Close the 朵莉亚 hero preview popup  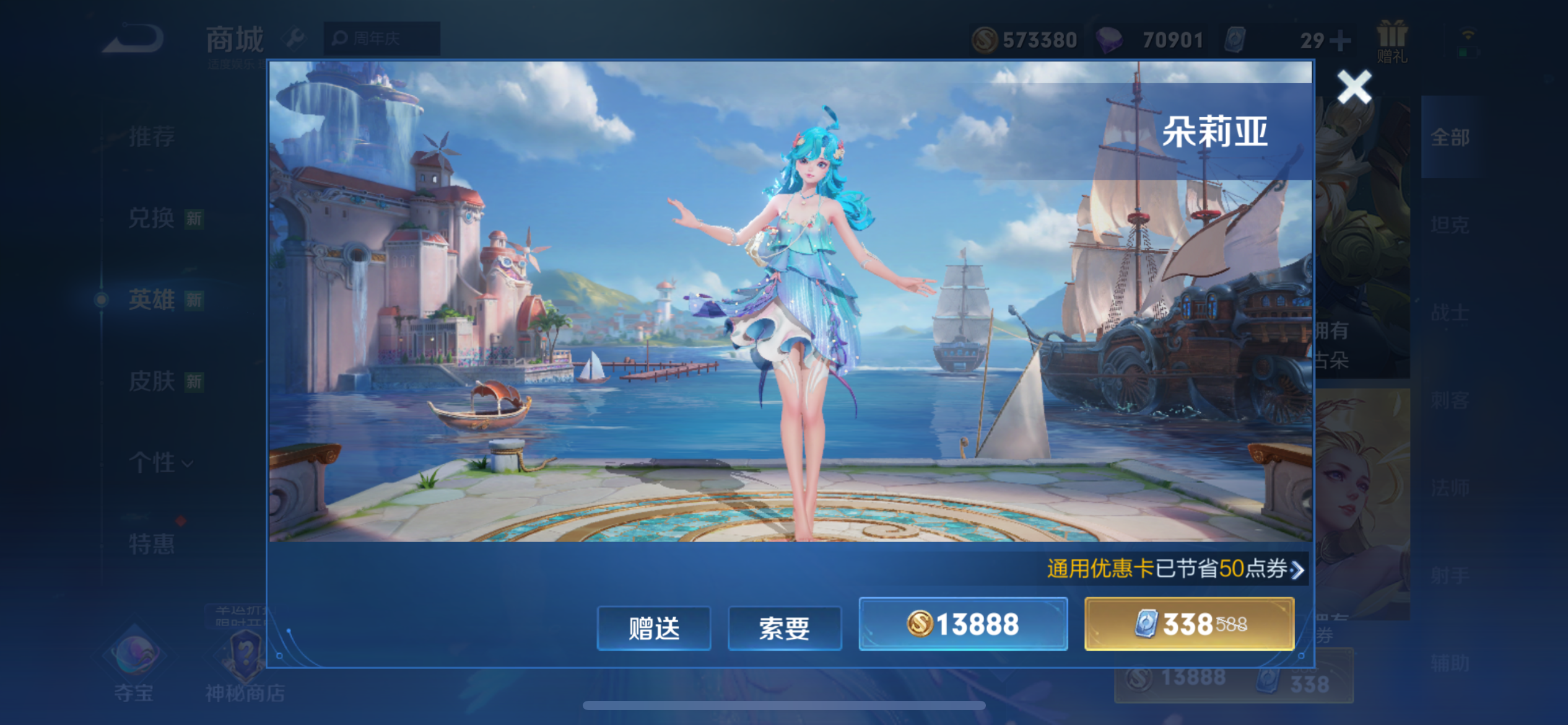pyautogui.click(x=1354, y=87)
